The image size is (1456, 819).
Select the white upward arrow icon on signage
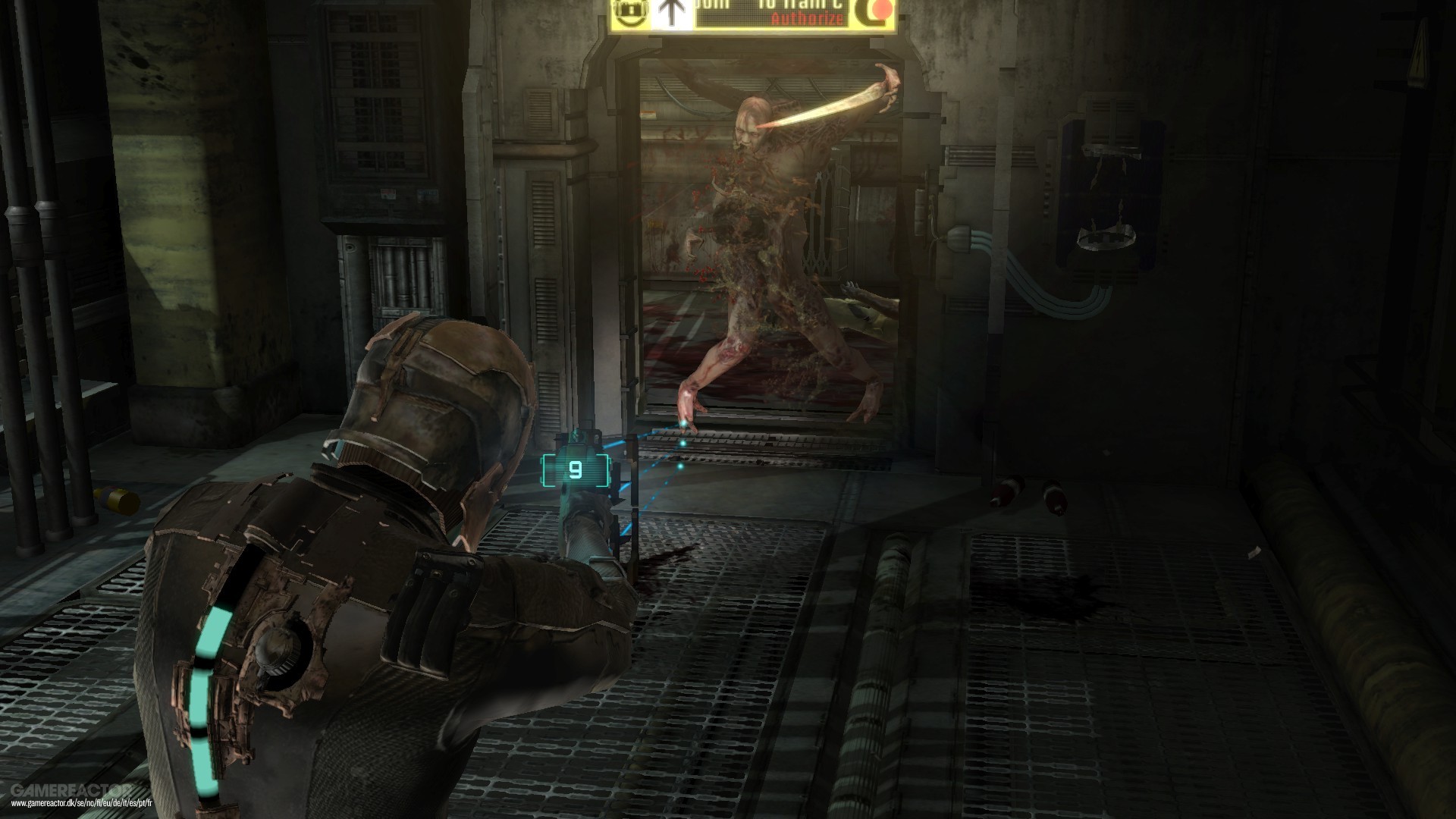[x=671, y=11]
